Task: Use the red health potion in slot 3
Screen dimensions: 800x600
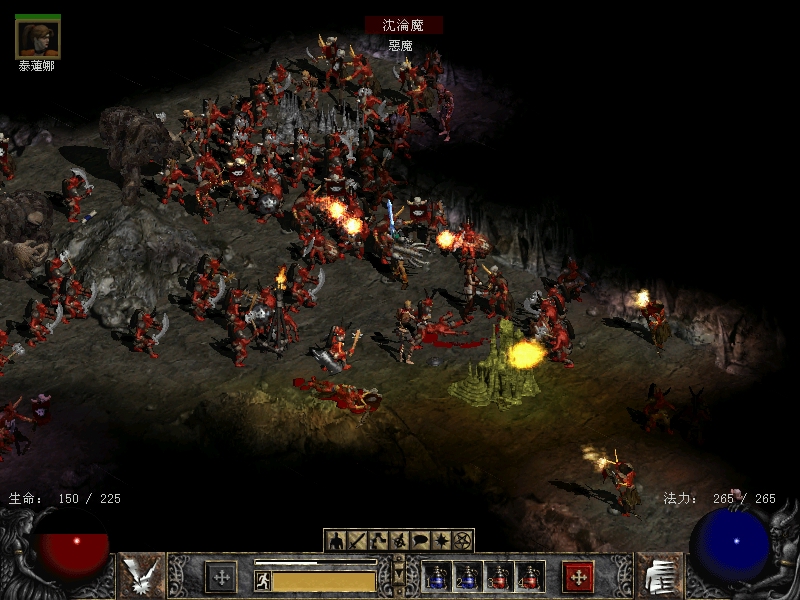Action: (499, 577)
